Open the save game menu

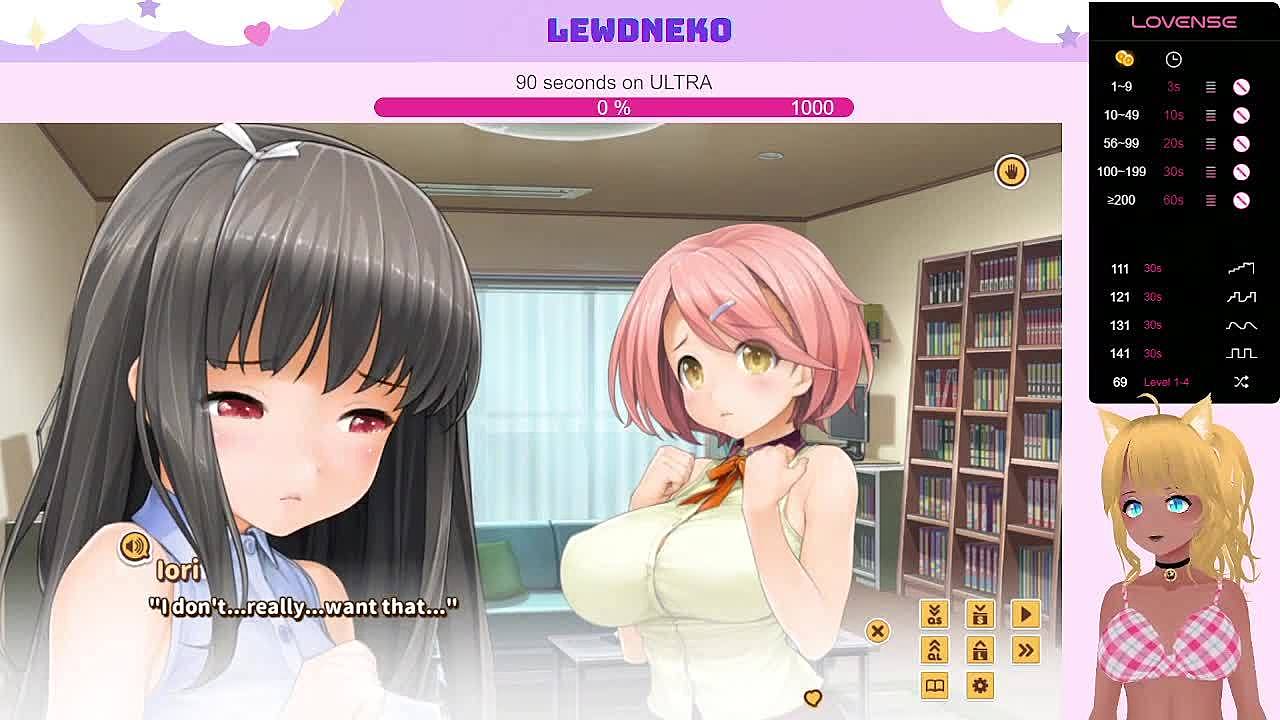[x=980, y=614]
